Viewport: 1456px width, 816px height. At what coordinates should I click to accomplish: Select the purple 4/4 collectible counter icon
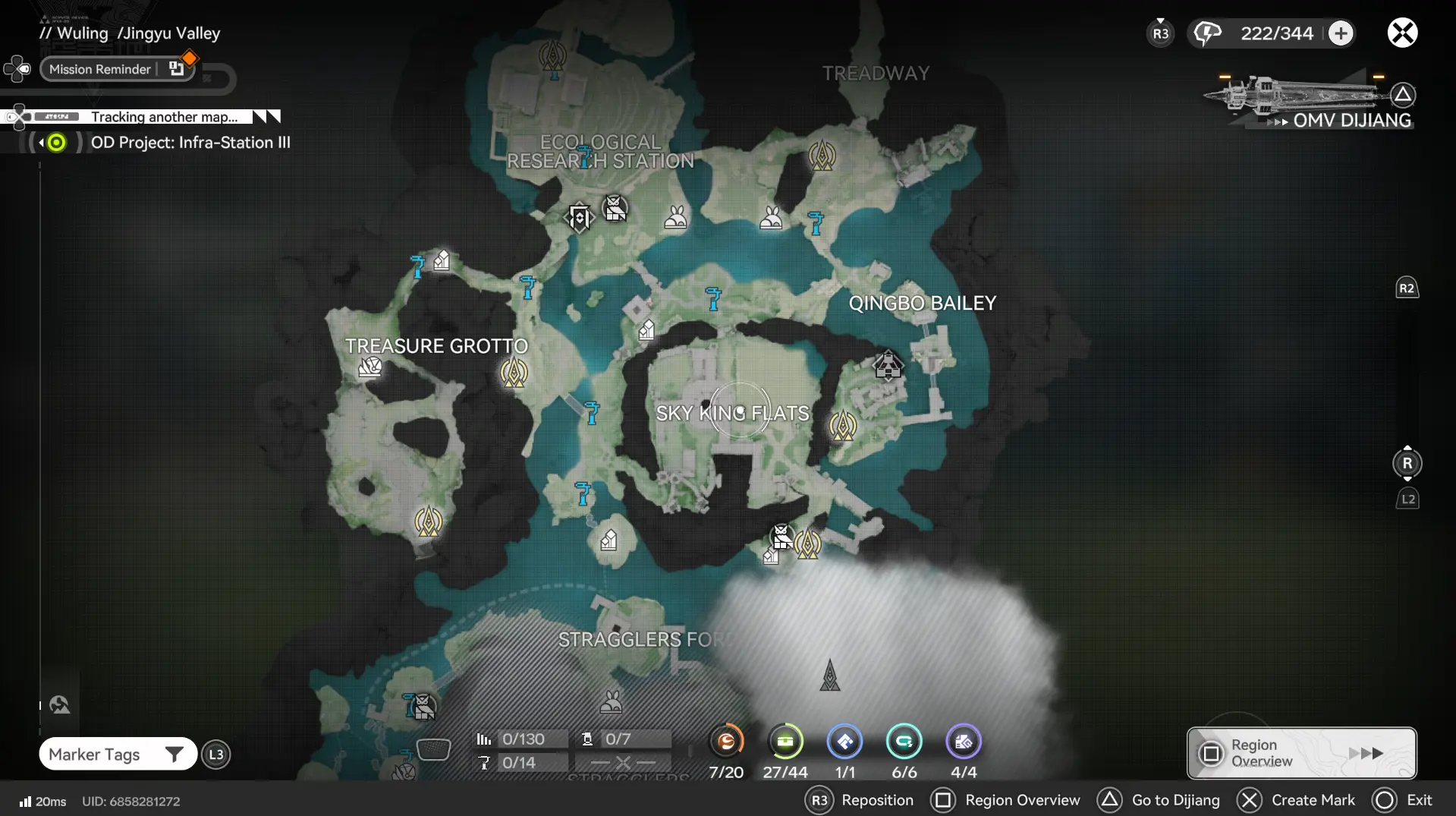[964, 742]
